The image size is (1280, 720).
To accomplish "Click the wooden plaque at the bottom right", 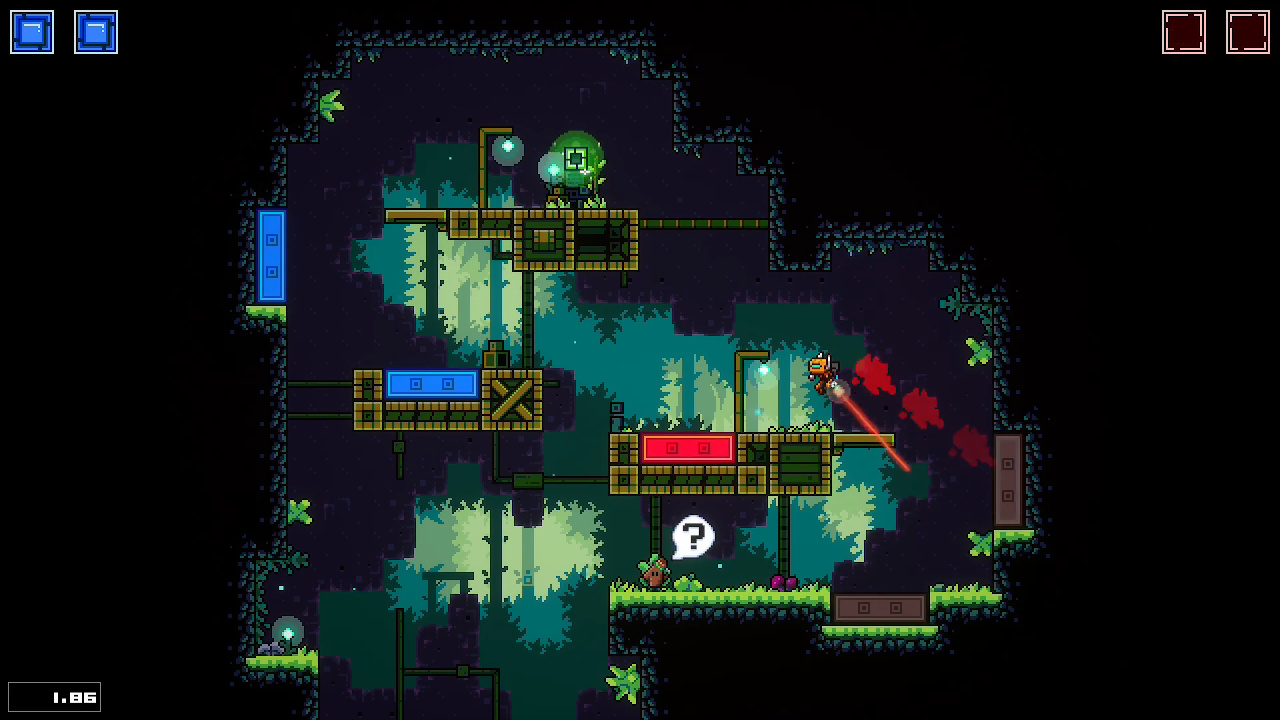I will (879, 607).
